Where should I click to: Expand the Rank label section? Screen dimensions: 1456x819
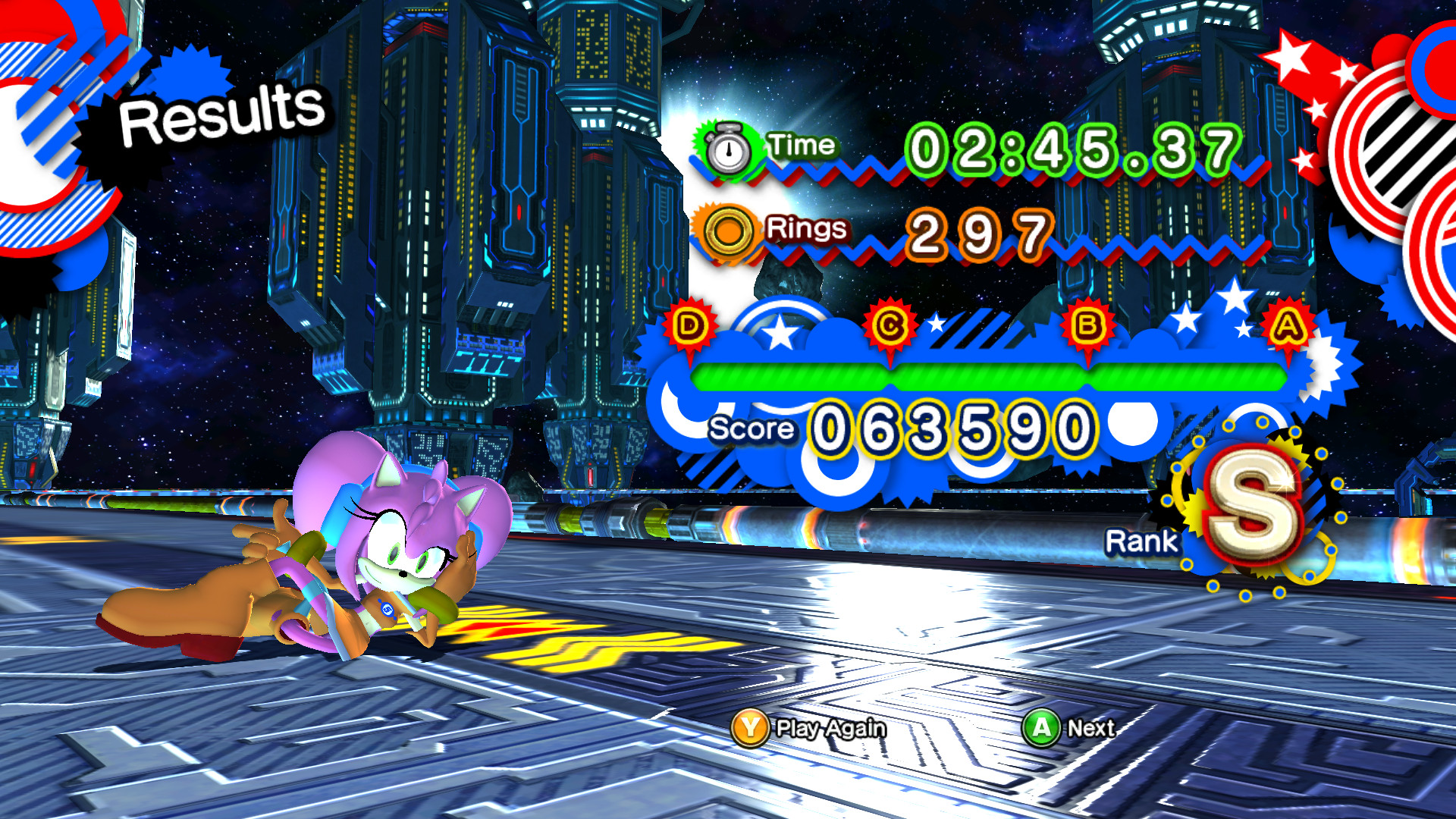1142,540
